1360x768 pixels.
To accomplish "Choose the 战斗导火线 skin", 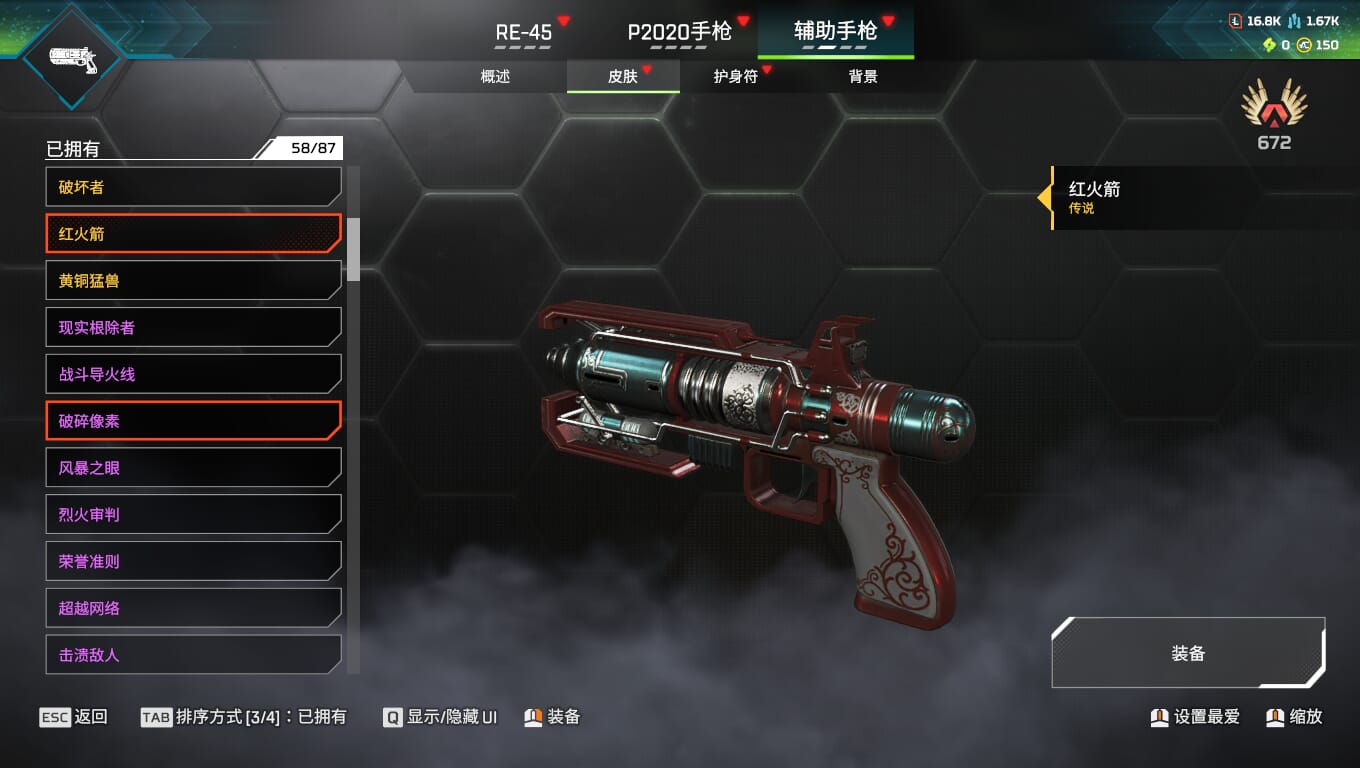I will pos(193,374).
